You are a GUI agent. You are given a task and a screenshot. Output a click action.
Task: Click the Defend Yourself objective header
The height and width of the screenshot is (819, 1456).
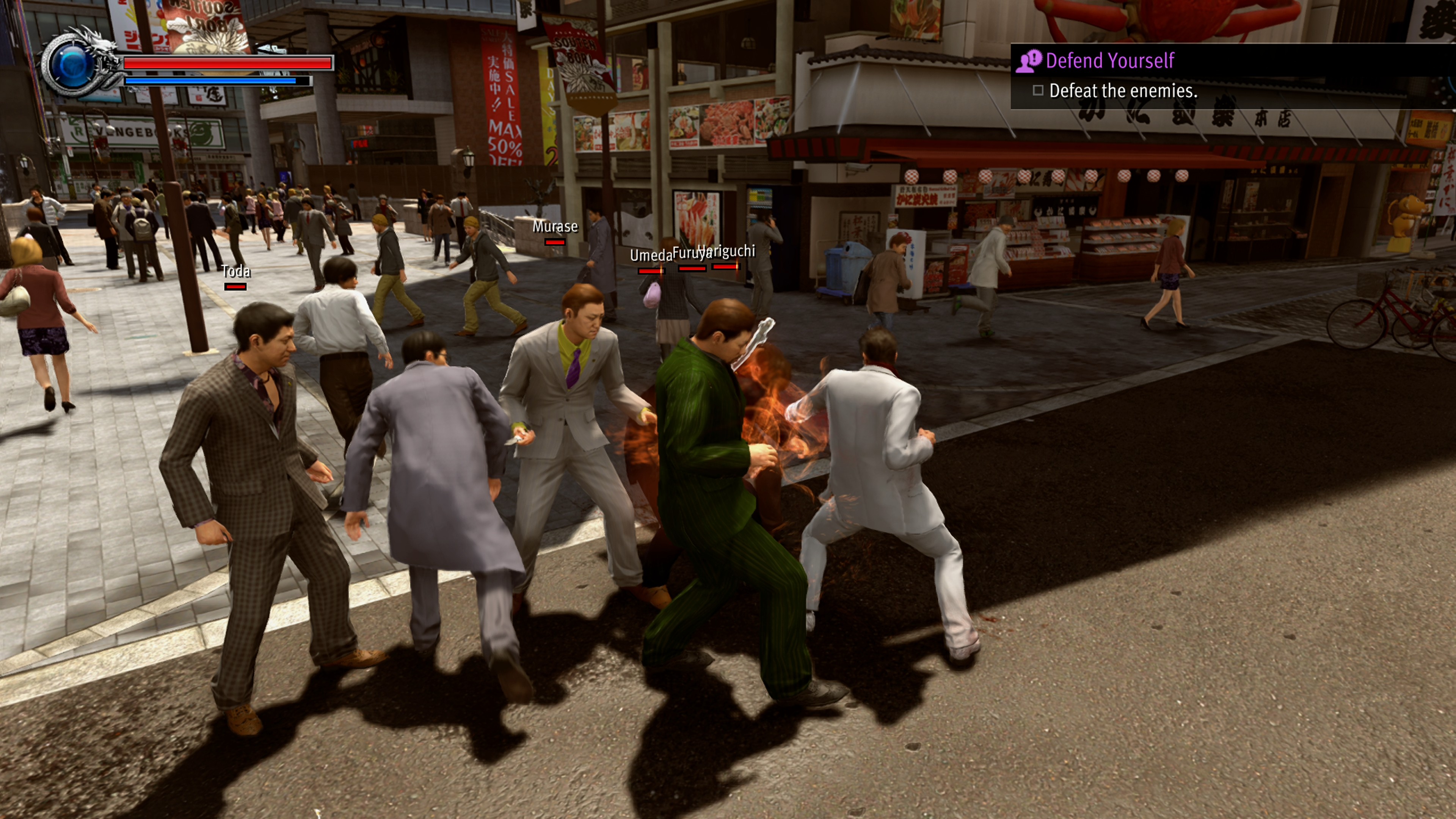tap(1109, 61)
